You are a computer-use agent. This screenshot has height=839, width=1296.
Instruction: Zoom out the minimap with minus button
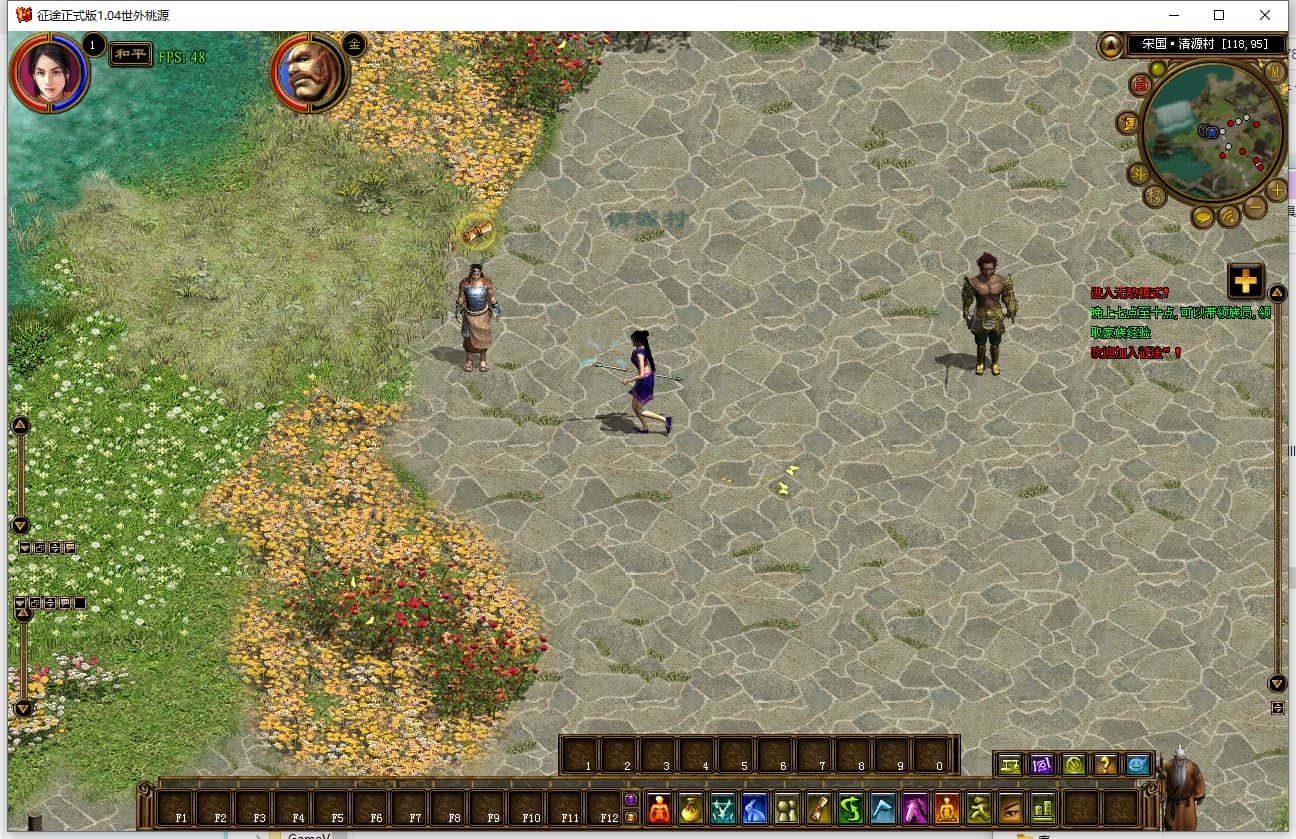1255,207
